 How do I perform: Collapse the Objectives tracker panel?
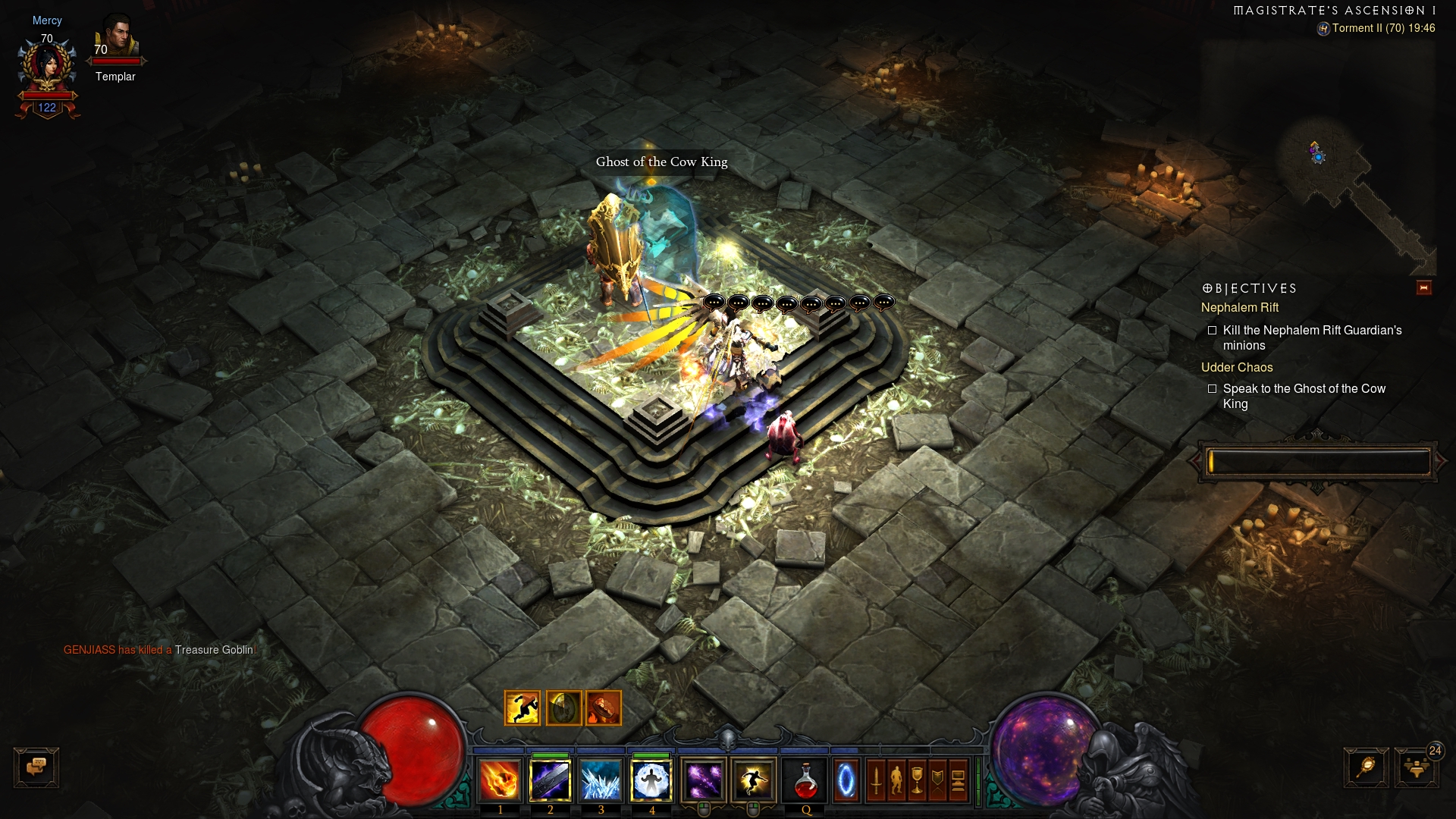click(x=1423, y=287)
